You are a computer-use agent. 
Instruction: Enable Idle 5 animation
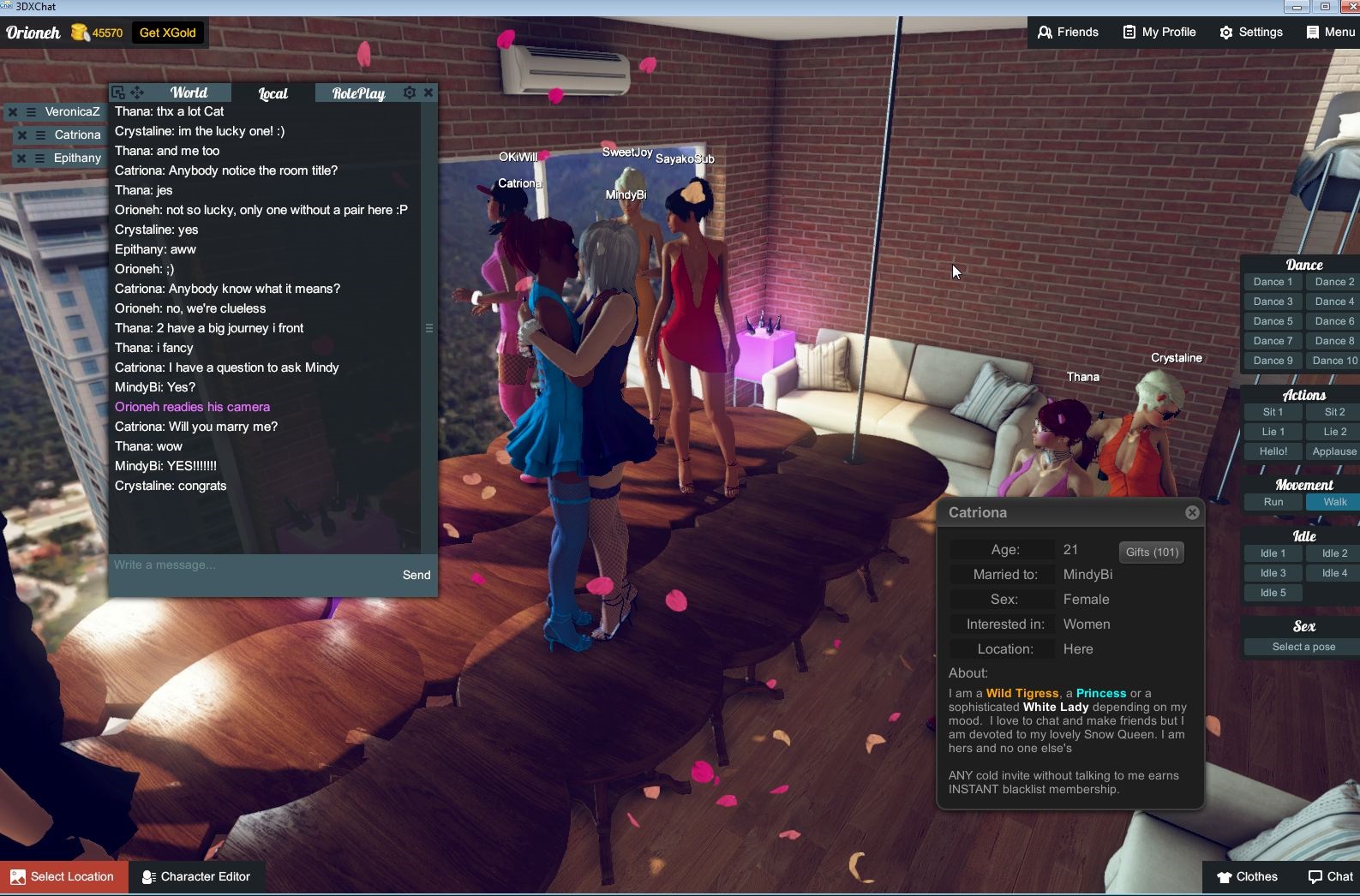(1273, 592)
